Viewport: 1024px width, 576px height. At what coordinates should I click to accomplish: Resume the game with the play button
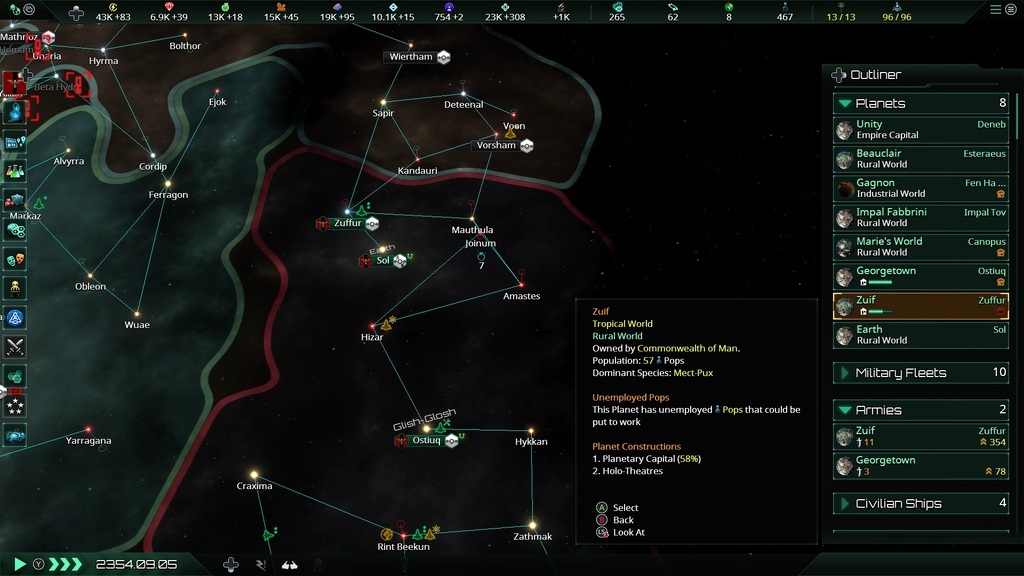pos(19,564)
